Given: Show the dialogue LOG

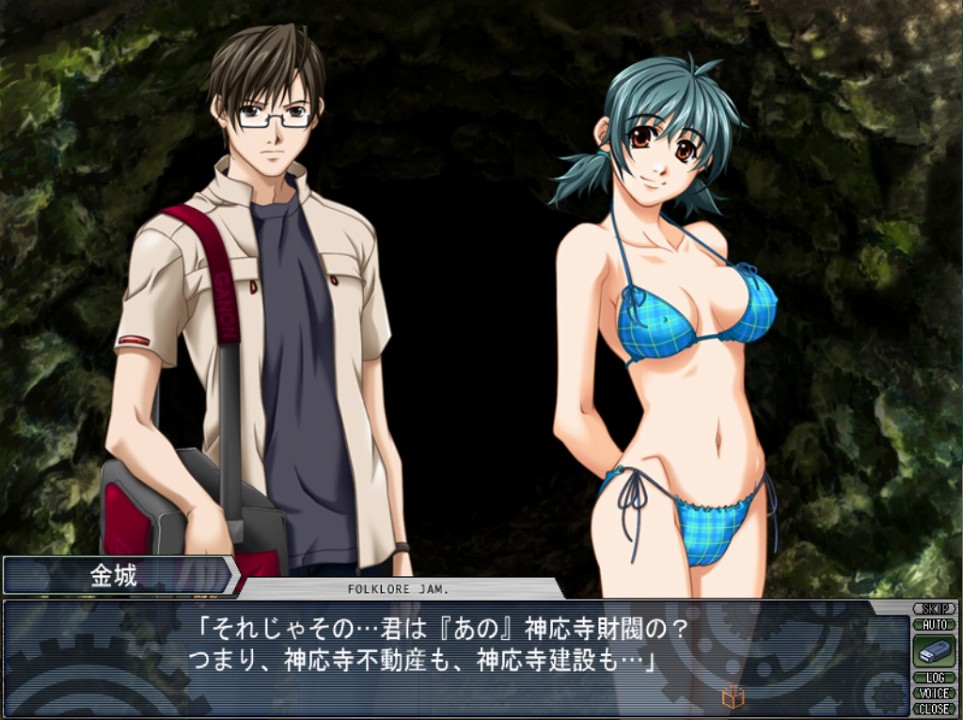Looking at the screenshot, I should coord(934,678).
